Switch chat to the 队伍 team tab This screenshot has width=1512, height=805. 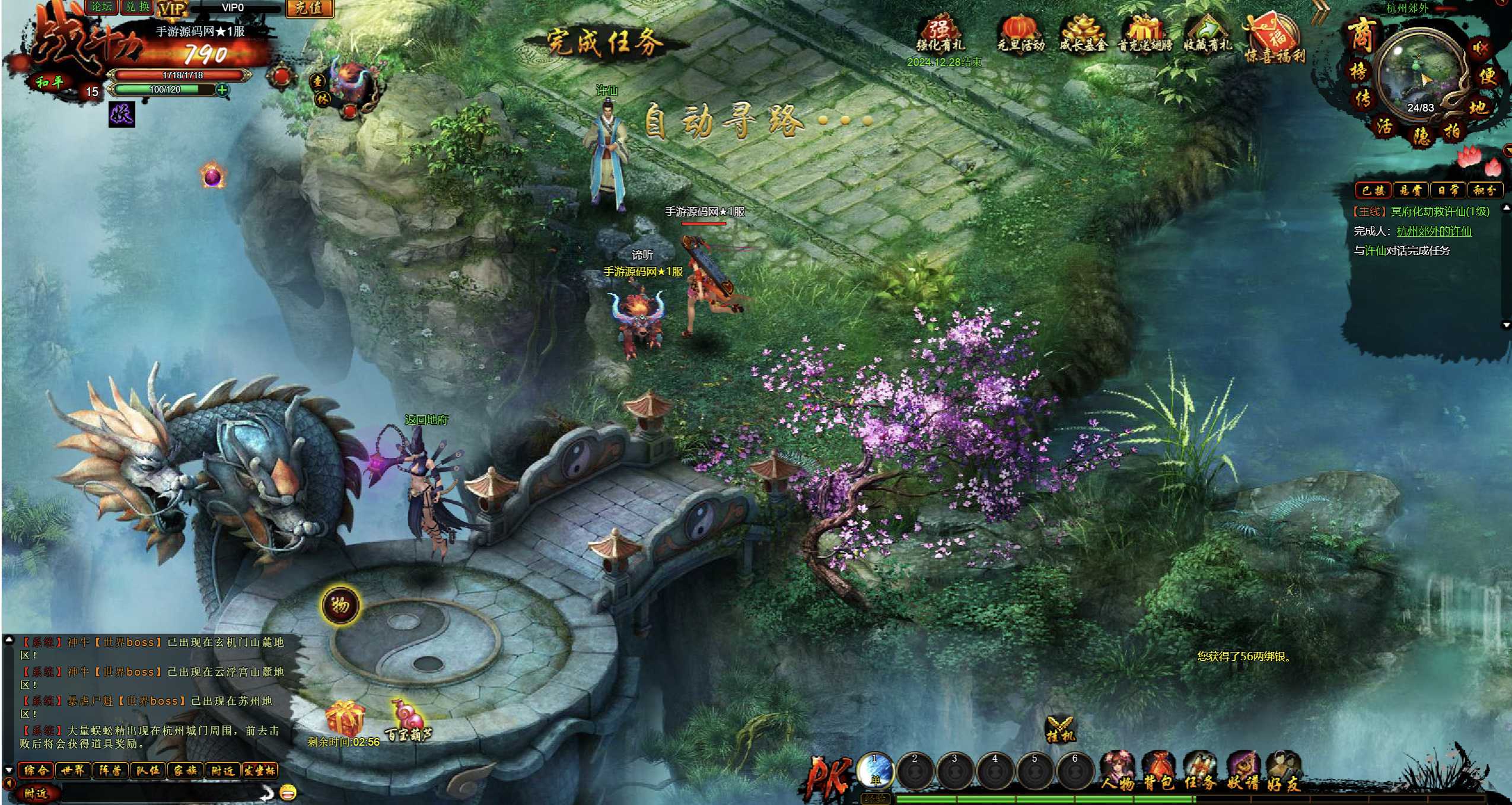click(x=148, y=770)
